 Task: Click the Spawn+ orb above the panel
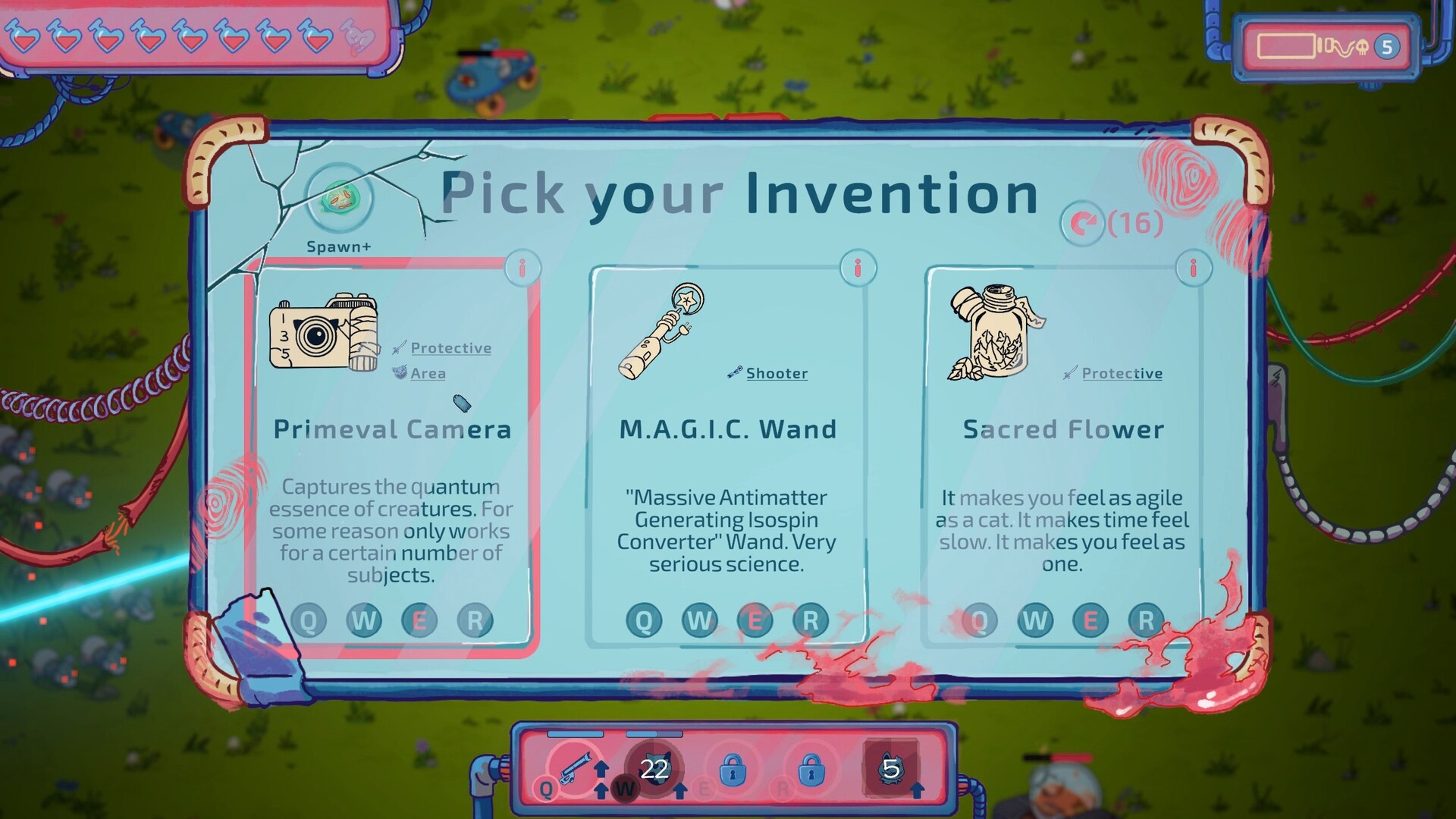pyautogui.click(x=340, y=199)
